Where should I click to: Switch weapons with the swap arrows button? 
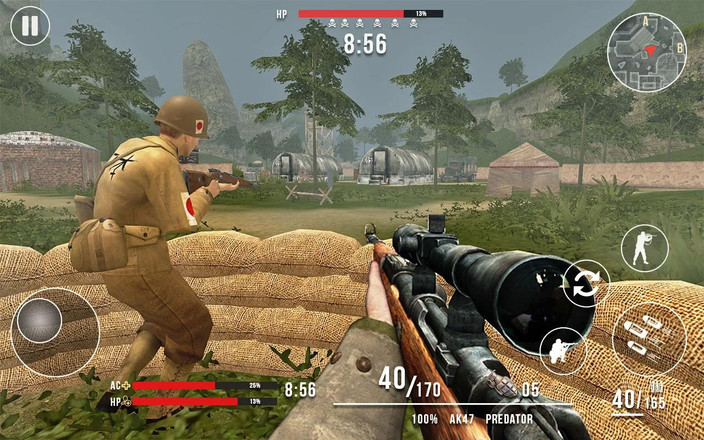coord(586,283)
